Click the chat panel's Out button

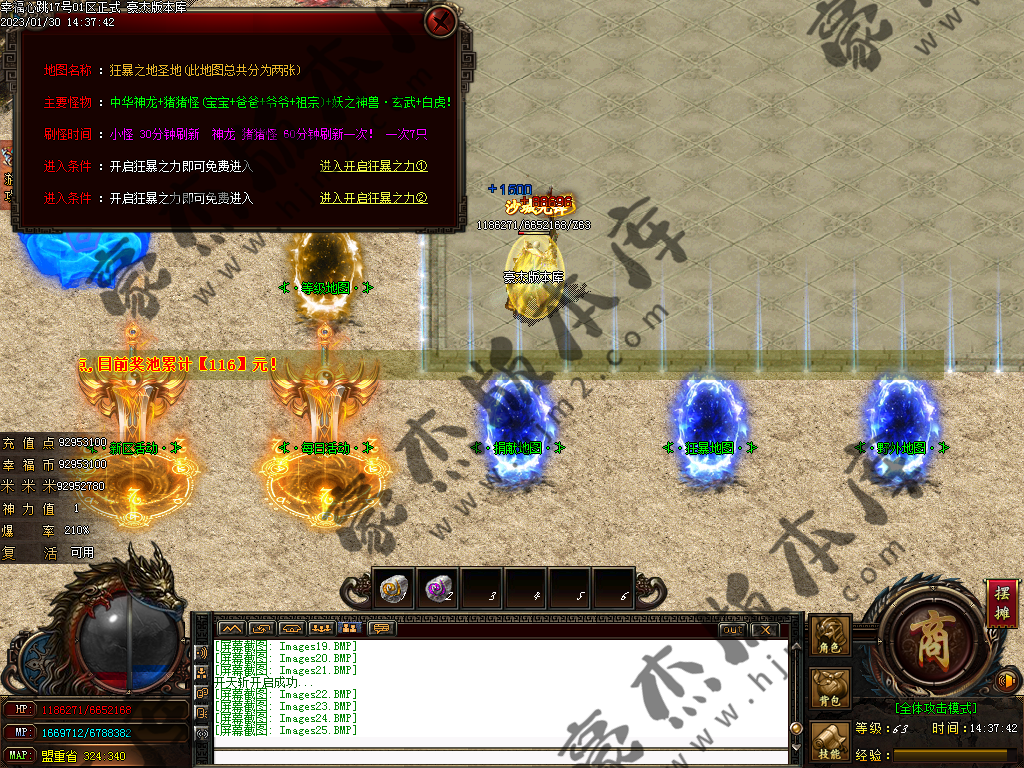coord(732,629)
